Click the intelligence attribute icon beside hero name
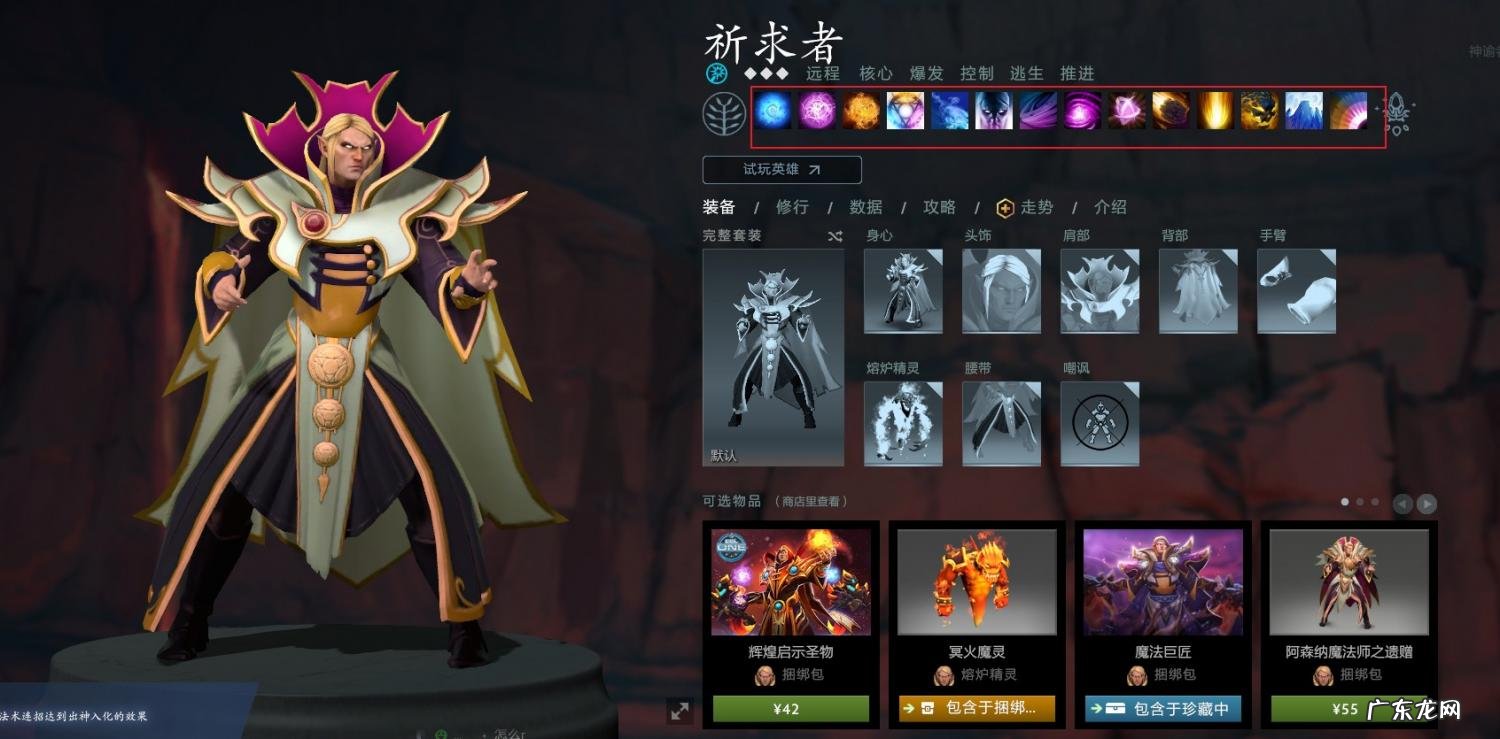Screen dimensions: 1500x739 pos(716,72)
